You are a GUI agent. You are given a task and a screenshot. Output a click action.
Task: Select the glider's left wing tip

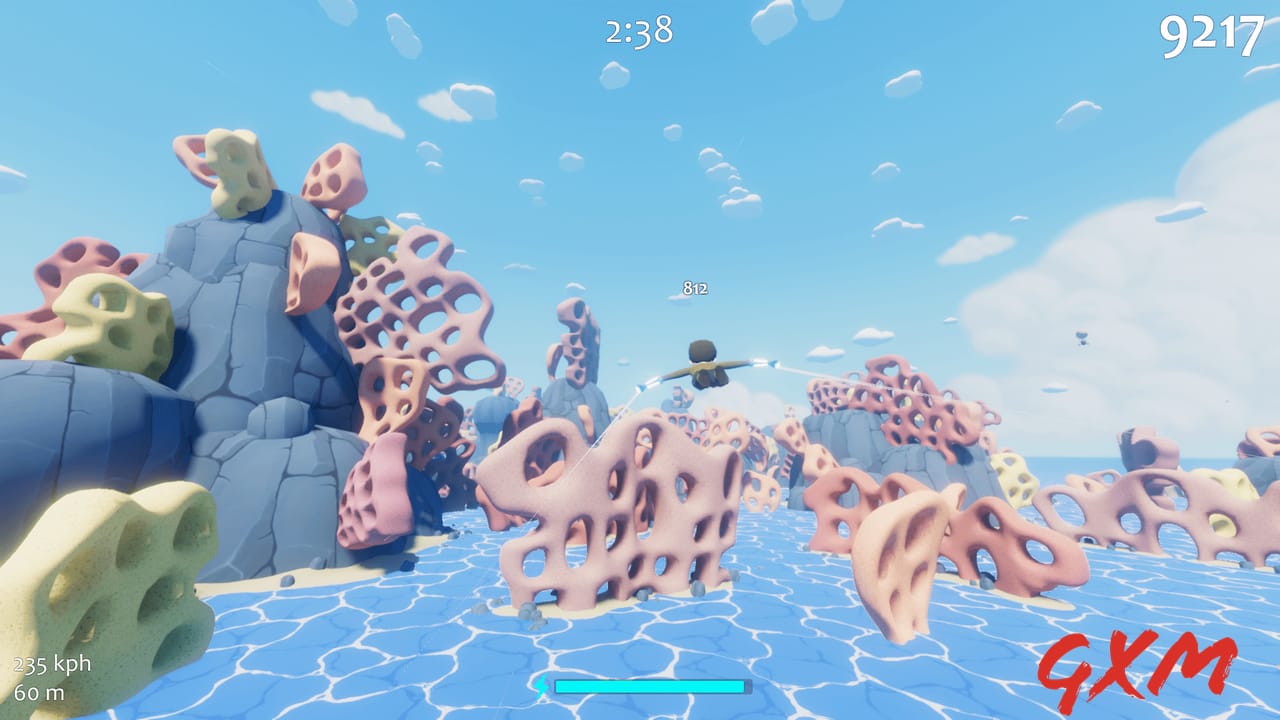(640, 388)
